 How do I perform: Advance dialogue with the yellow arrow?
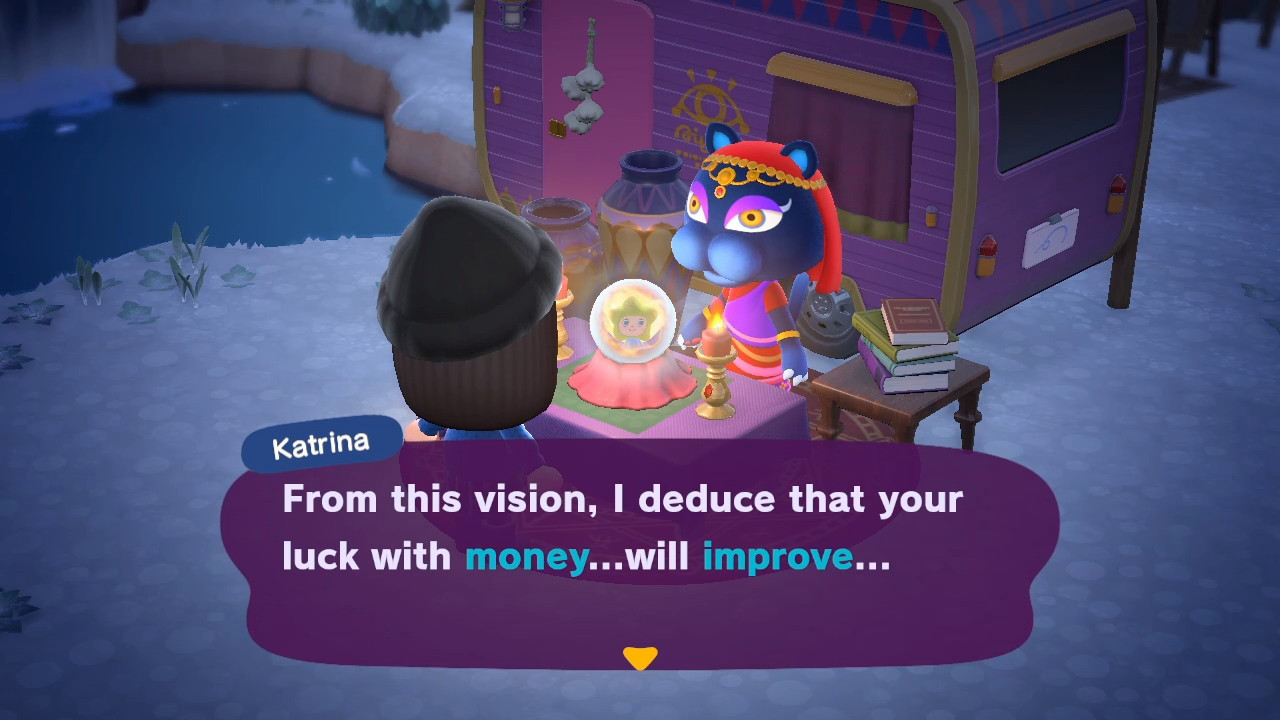coord(640,658)
